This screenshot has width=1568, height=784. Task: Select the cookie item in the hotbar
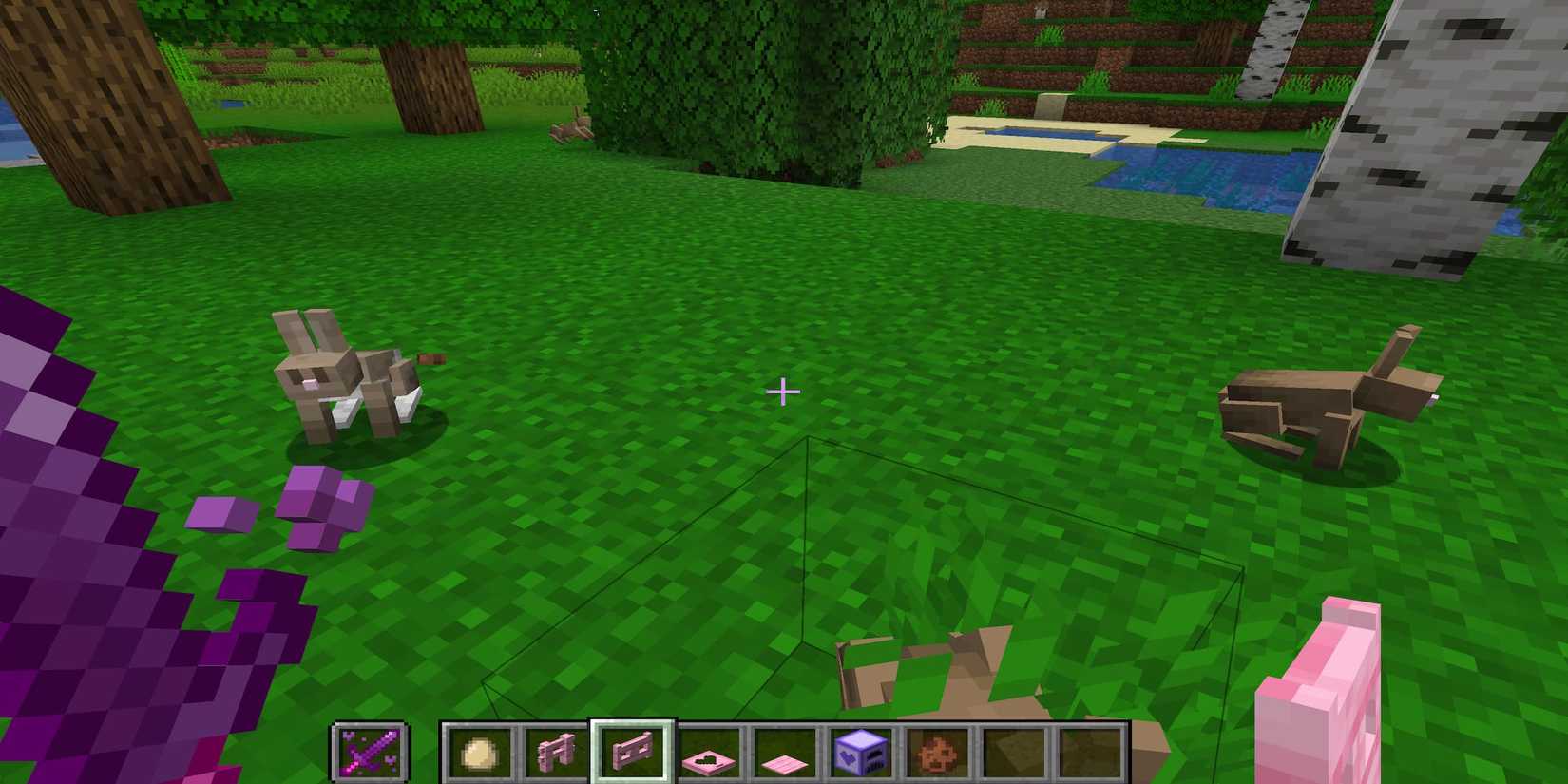point(936,753)
